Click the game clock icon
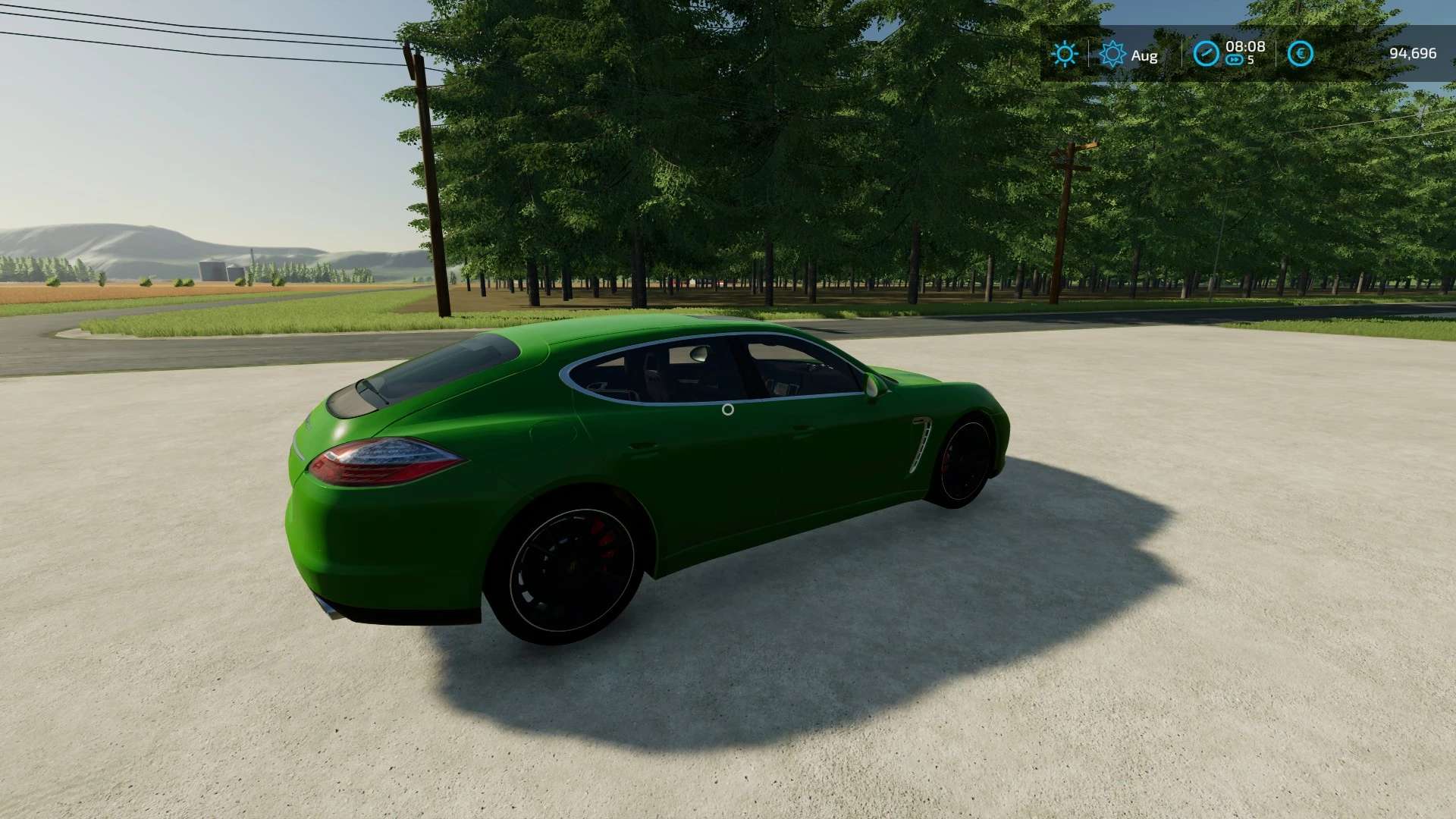This screenshot has width=1456, height=819. click(x=1206, y=54)
